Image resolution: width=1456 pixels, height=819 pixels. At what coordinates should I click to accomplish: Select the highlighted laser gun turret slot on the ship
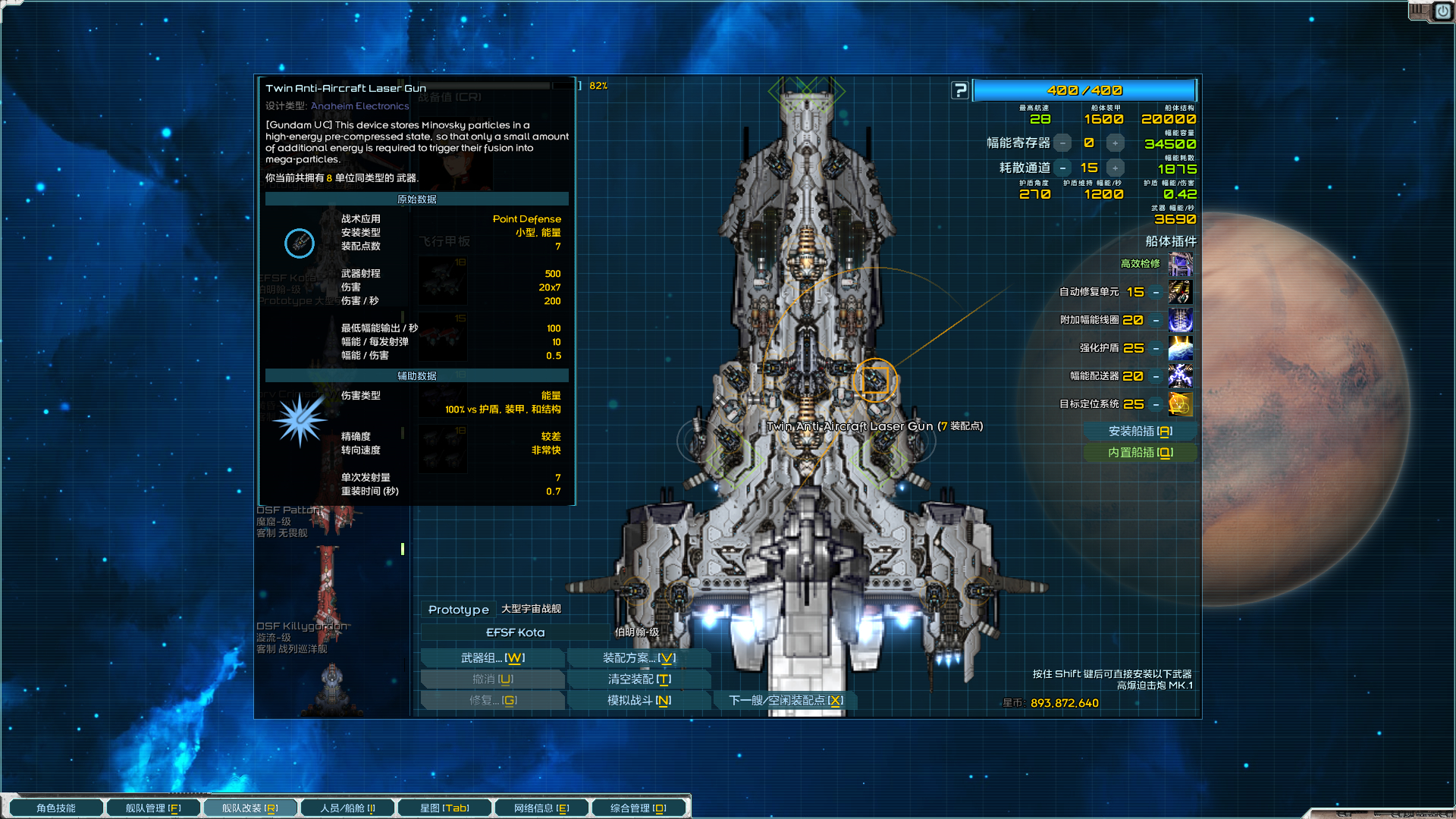(876, 381)
